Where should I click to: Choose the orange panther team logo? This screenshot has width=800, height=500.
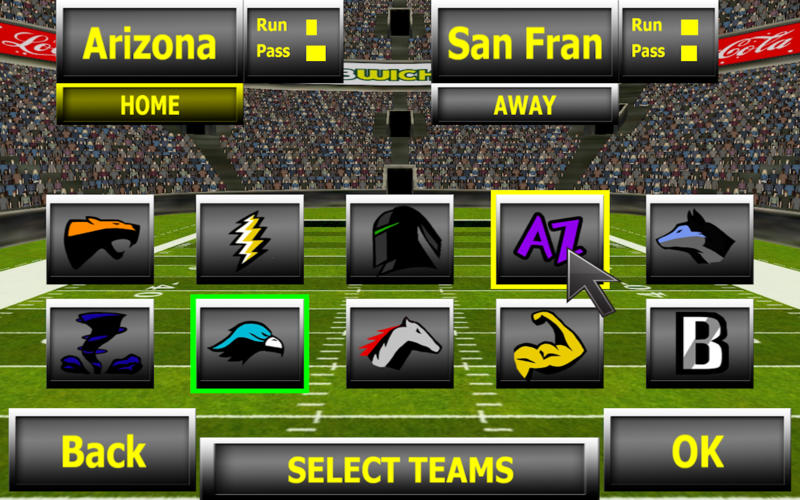tap(100, 239)
